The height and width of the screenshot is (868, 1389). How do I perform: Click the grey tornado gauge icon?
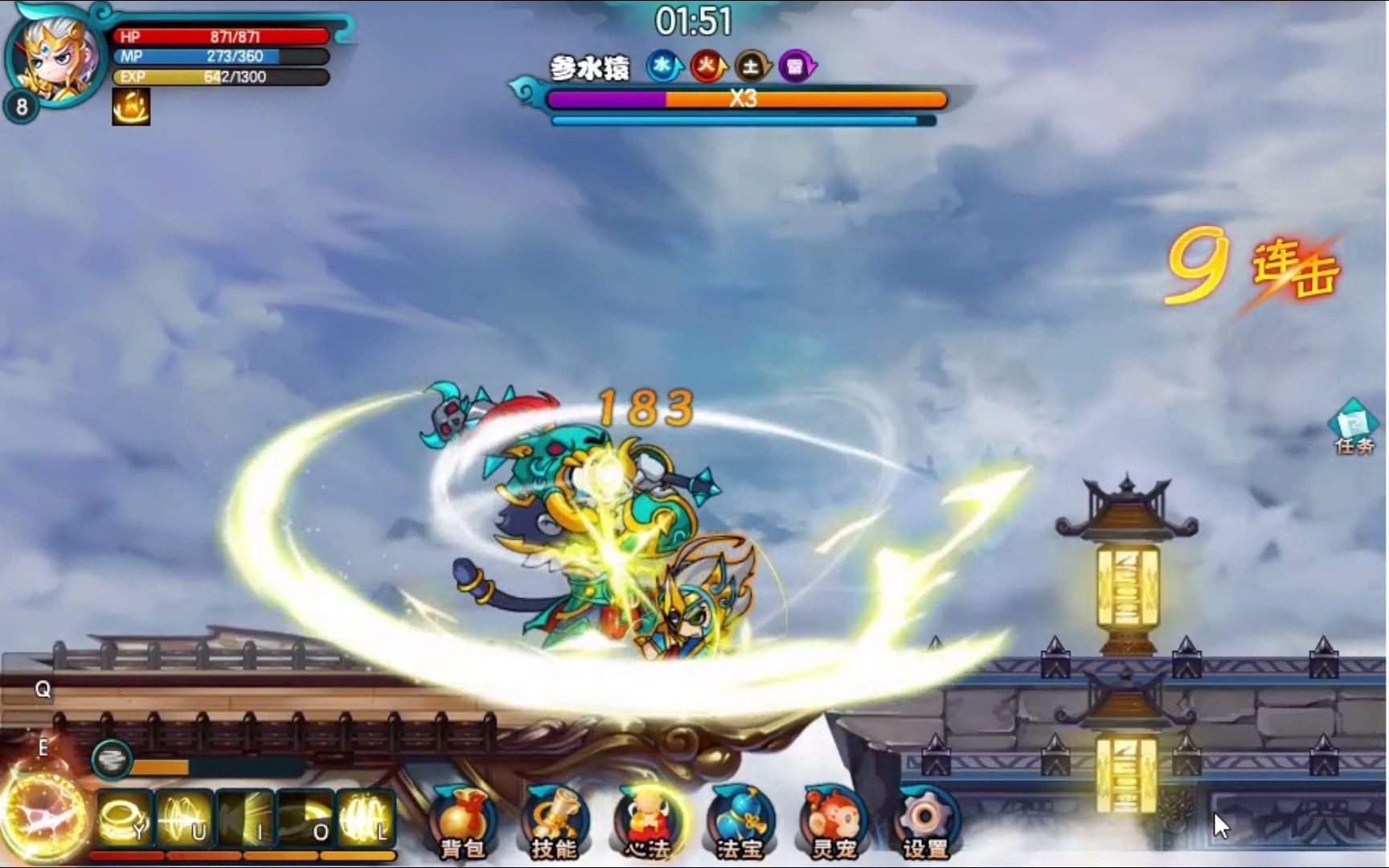click(111, 759)
